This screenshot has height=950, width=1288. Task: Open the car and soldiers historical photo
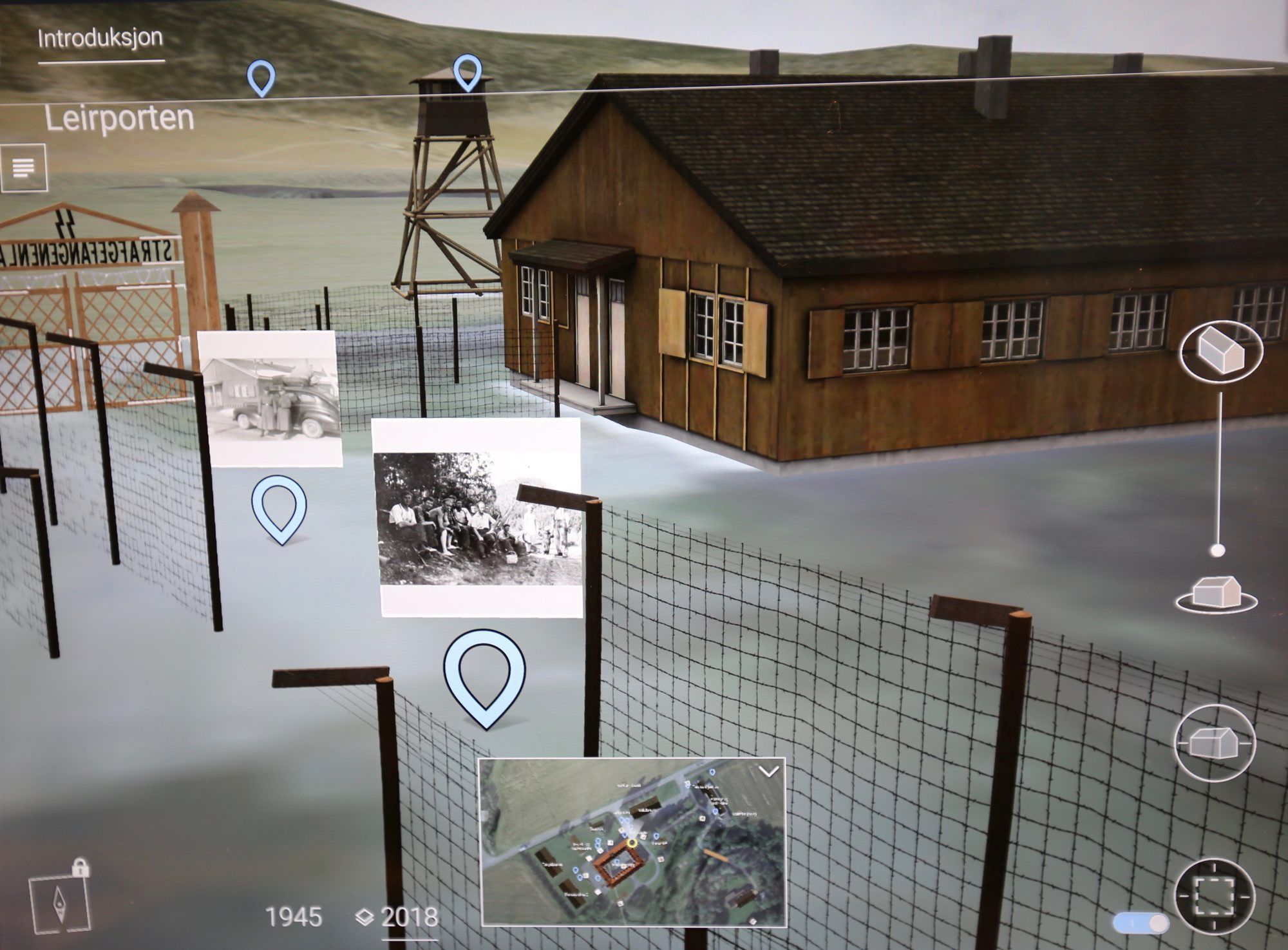coord(270,399)
